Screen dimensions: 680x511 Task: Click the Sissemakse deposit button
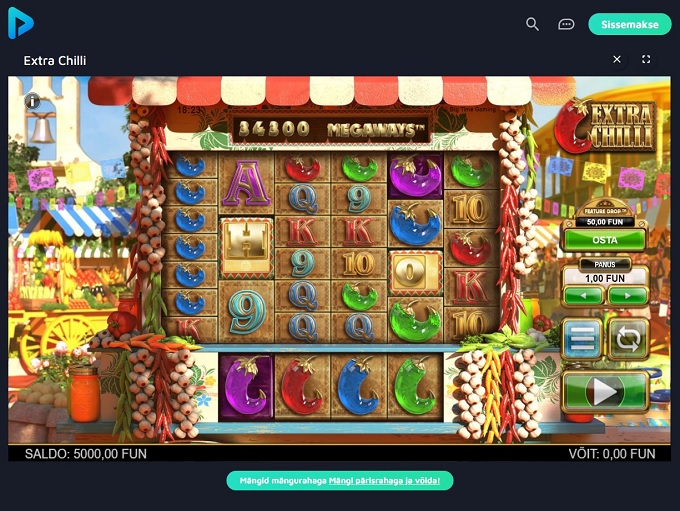point(629,24)
